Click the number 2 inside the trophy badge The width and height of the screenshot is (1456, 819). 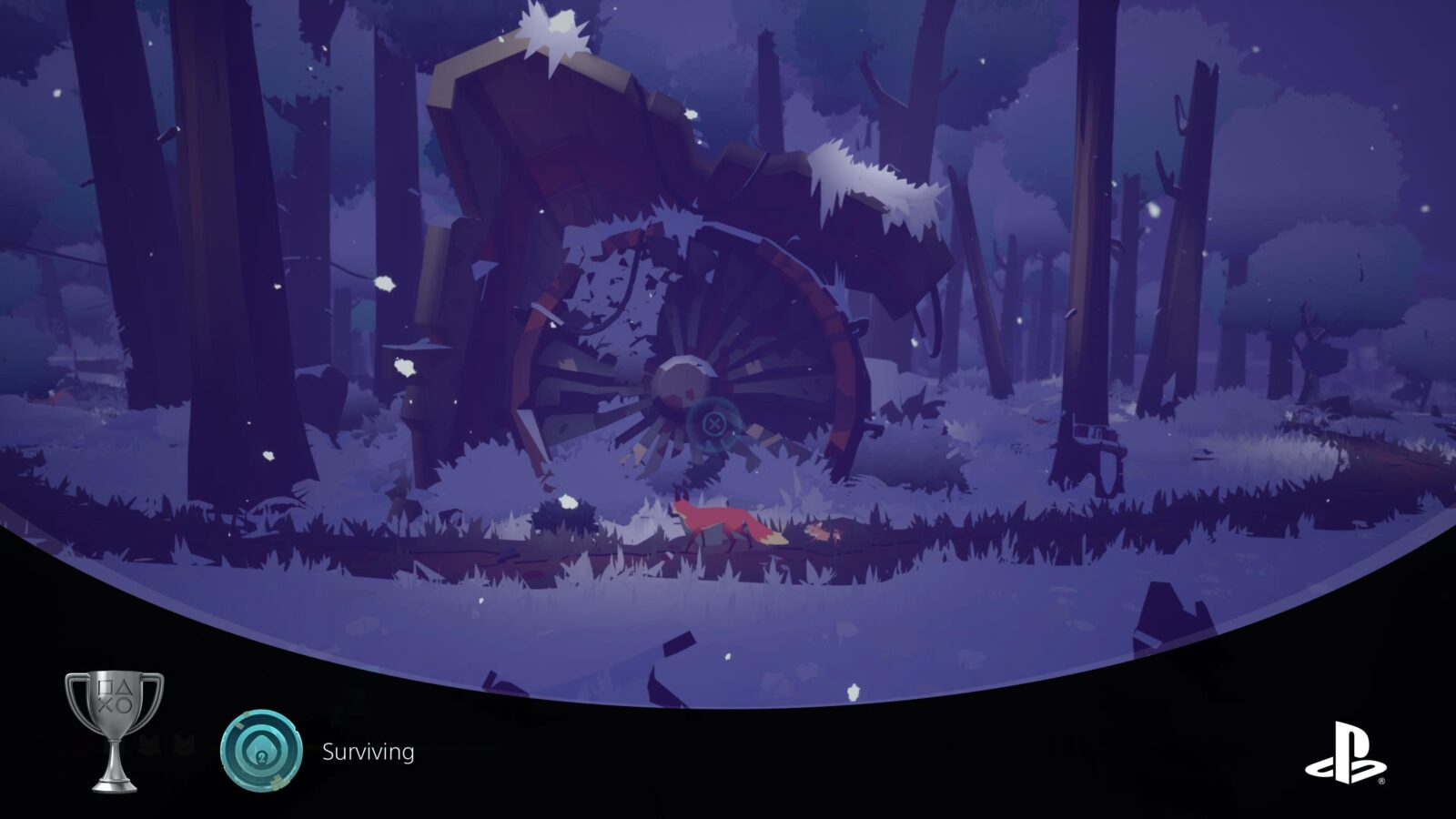pos(261,756)
